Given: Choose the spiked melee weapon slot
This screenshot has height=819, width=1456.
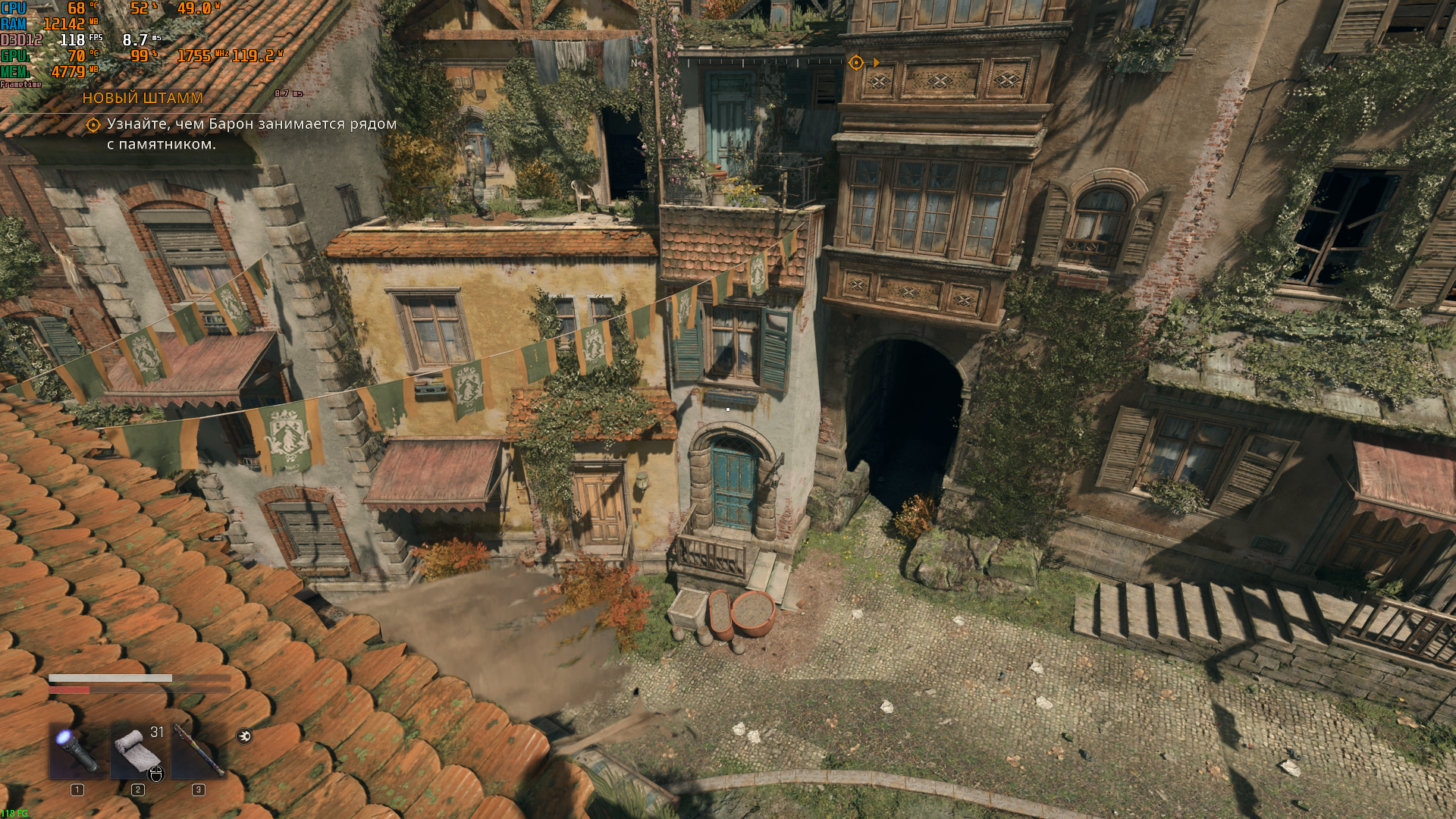Looking at the screenshot, I should [x=198, y=751].
